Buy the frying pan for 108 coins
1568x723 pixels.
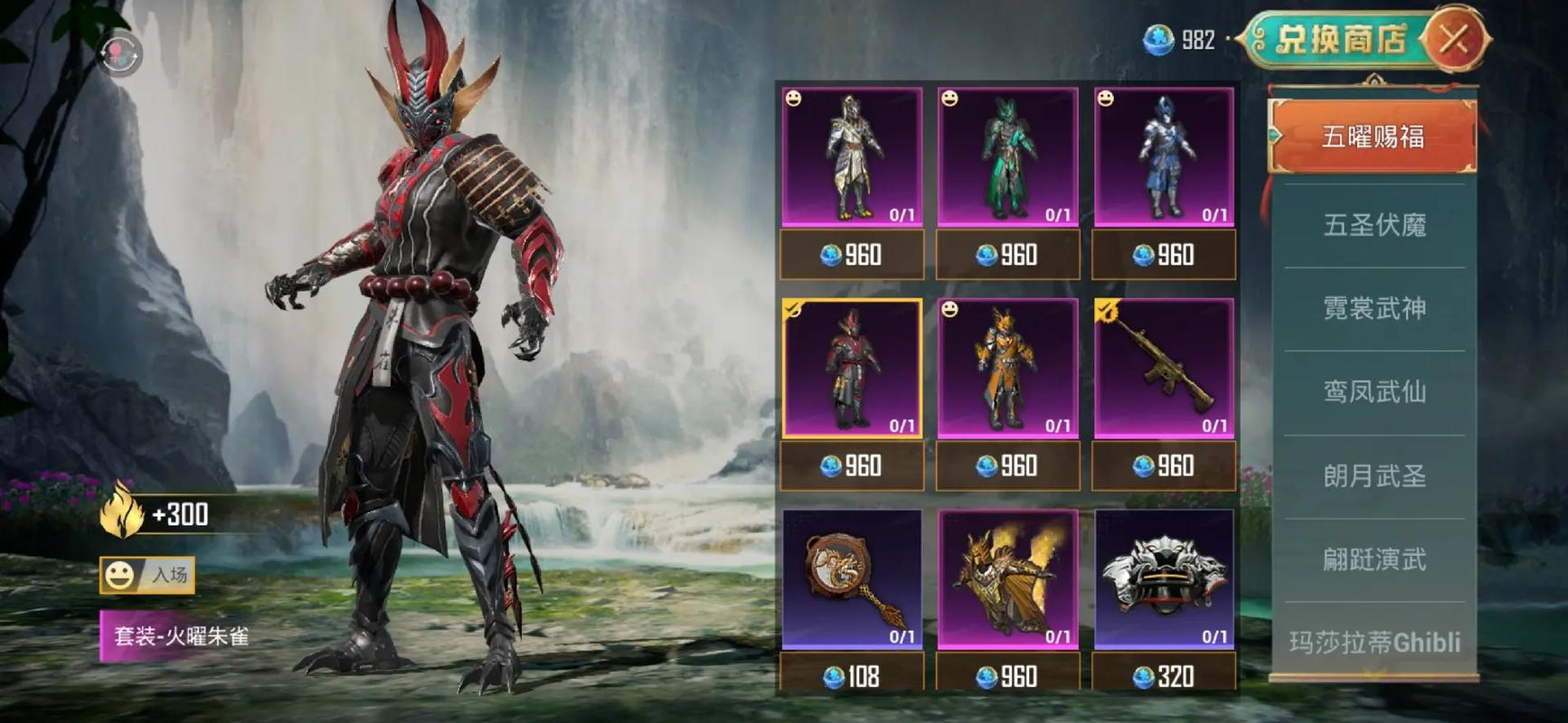tap(852, 675)
